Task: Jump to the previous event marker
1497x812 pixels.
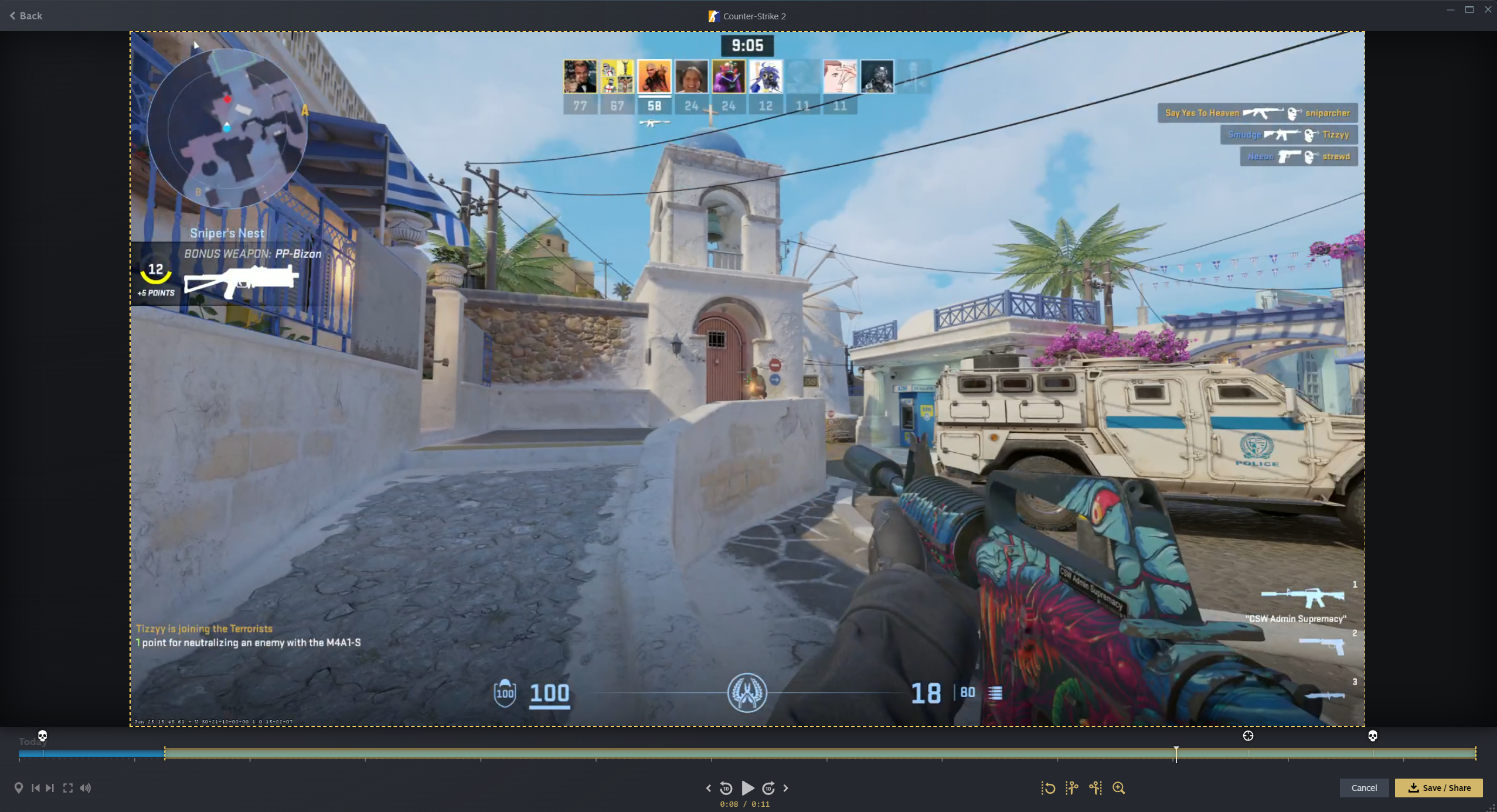Action: [36, 788]
